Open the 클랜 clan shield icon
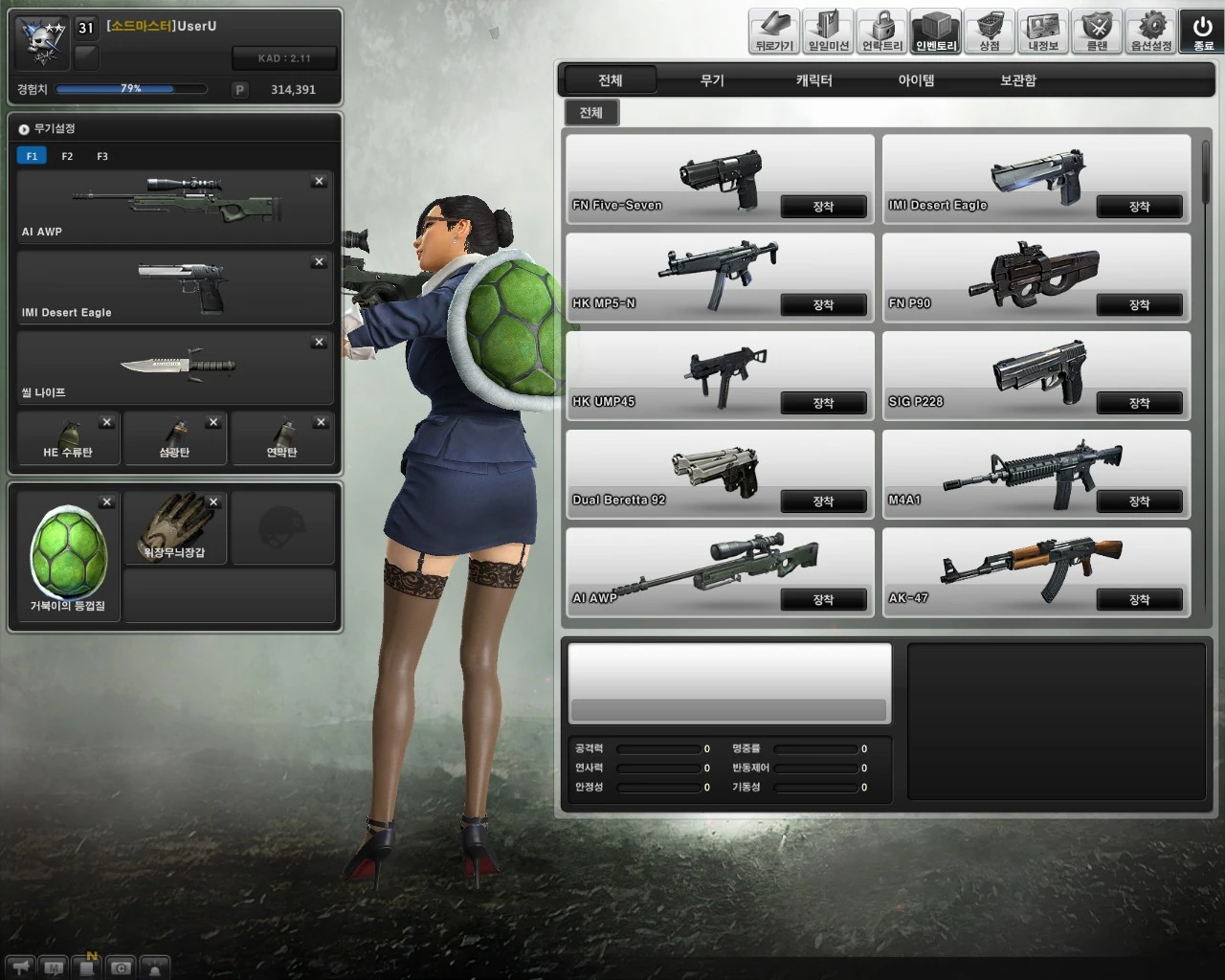The image size is (1225, 980). [1096, 29]
